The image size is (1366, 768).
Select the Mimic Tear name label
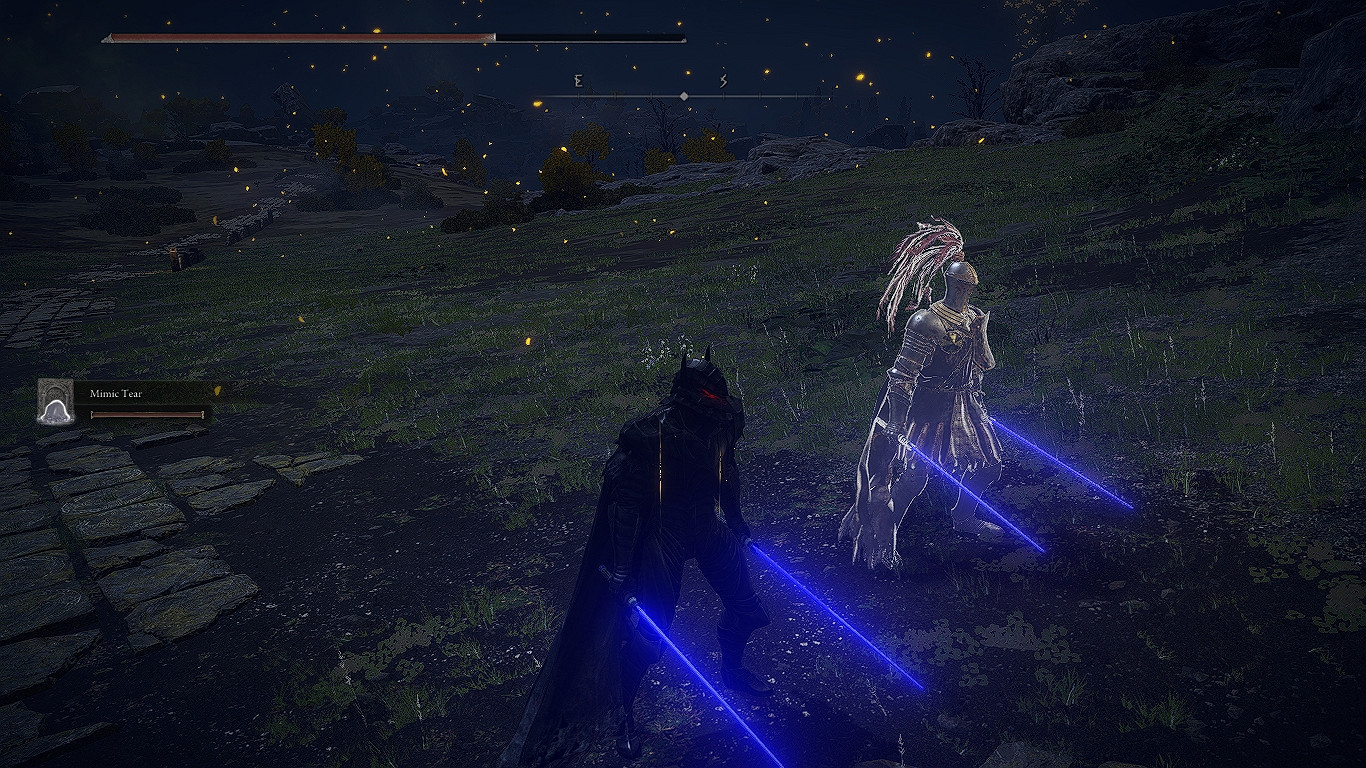116,394
